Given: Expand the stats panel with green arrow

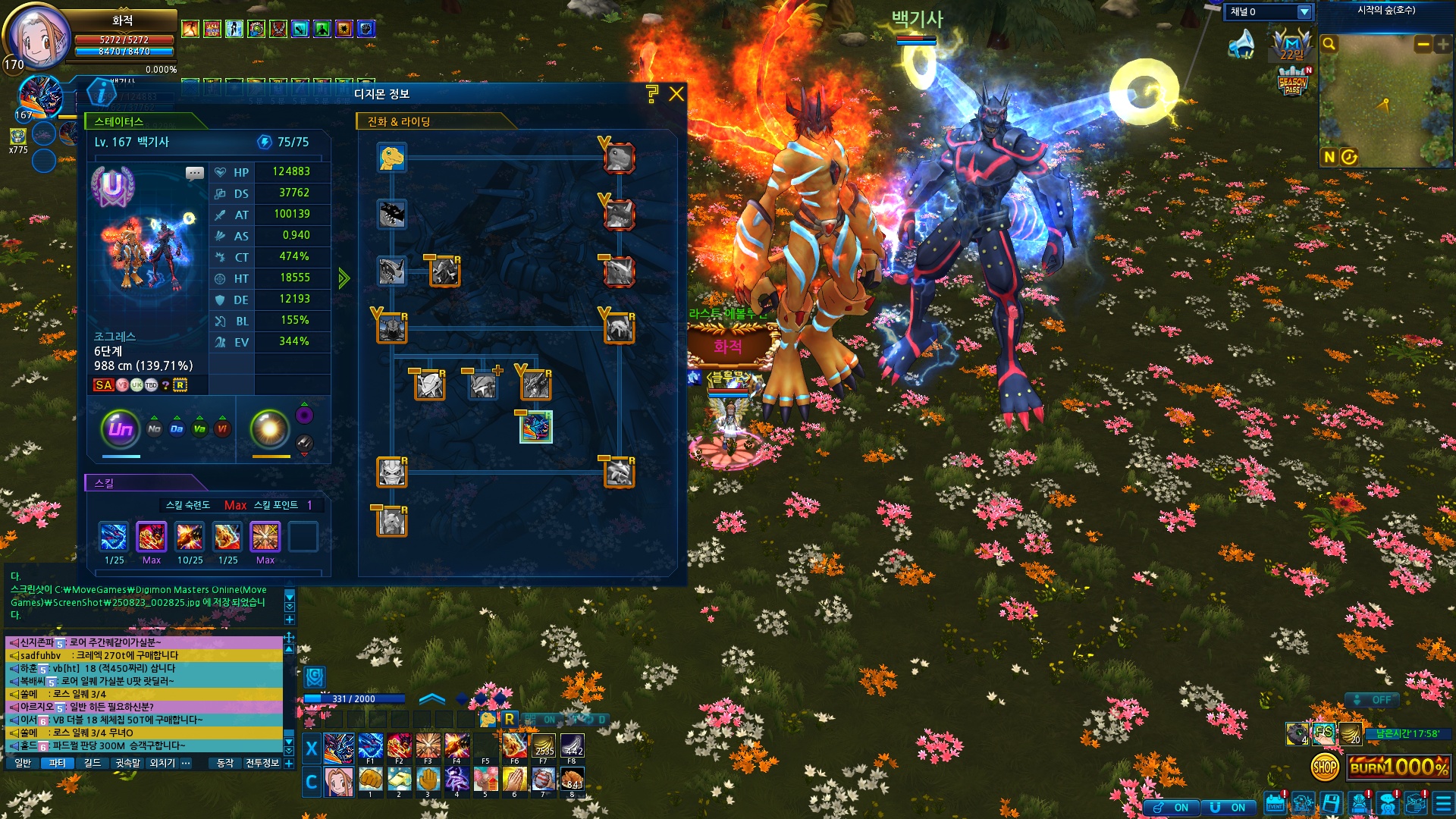Looking at the screenshot, I should tap(344, 278).
